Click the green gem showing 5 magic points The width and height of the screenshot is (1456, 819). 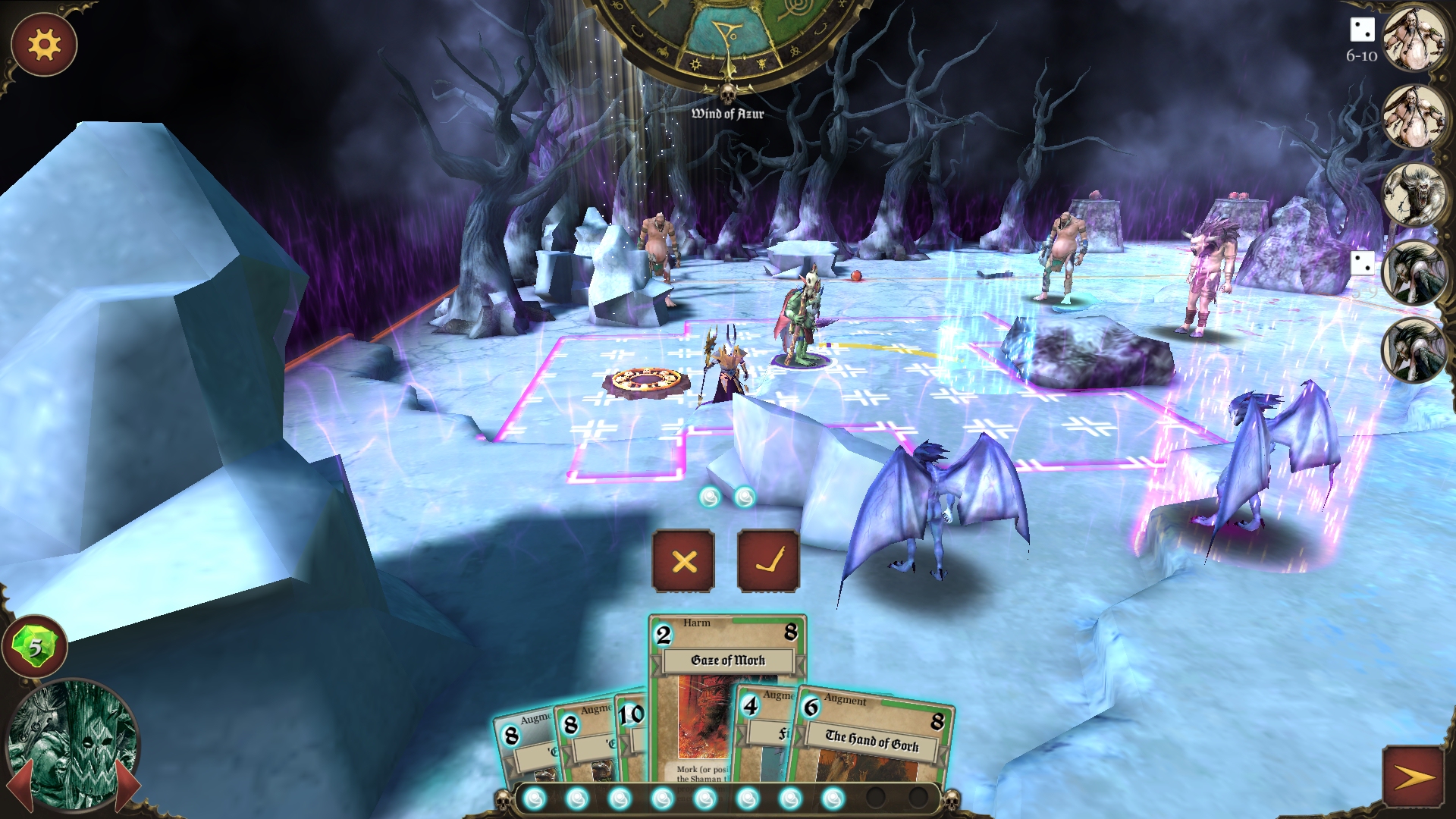coord(35,646)
